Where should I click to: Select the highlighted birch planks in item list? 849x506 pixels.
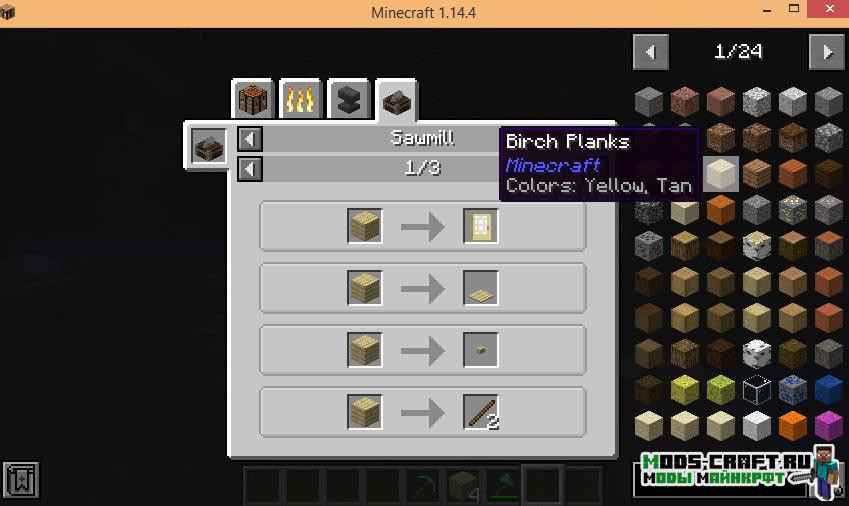coord(720,174)
